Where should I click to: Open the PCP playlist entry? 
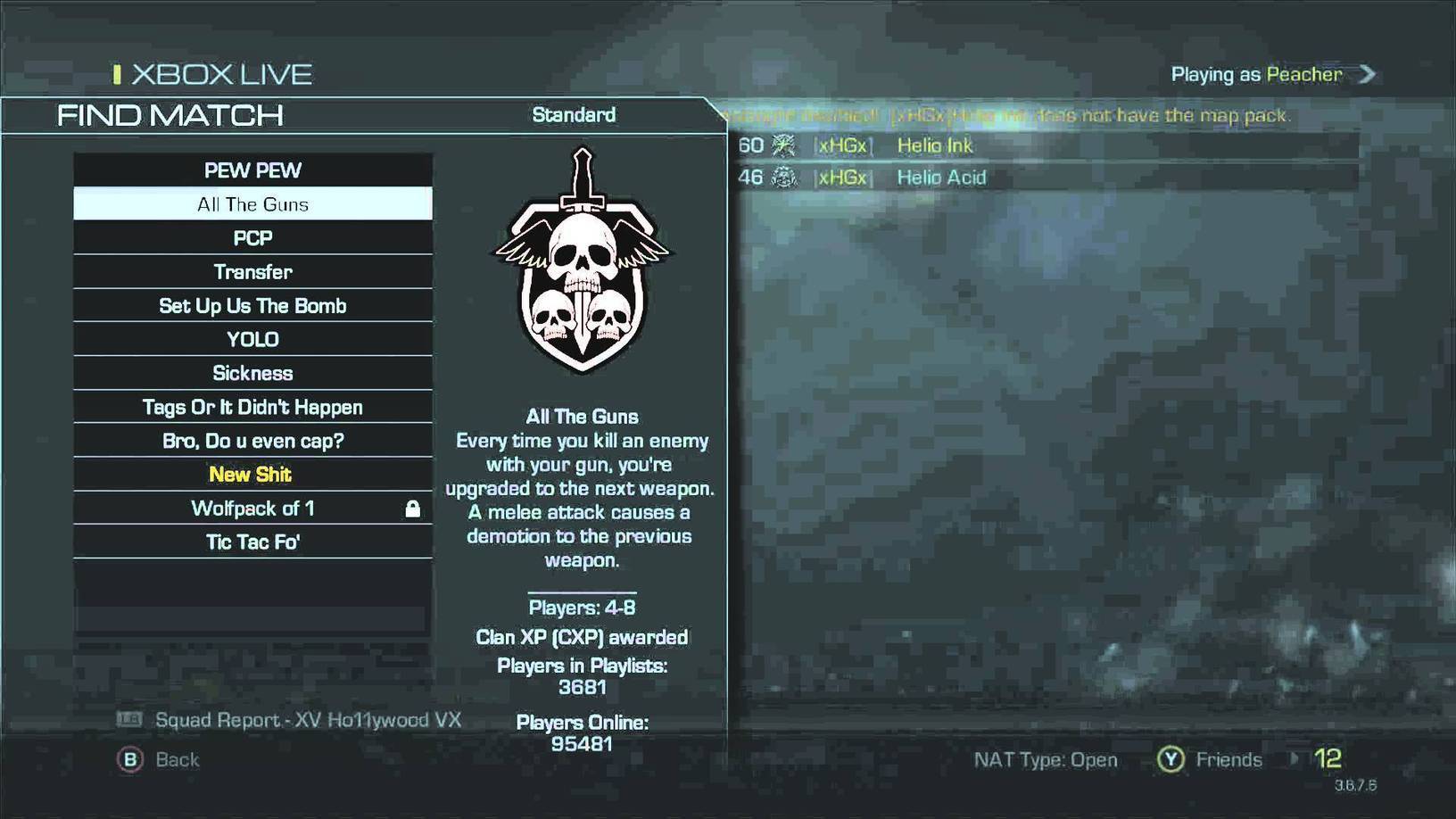252,238
